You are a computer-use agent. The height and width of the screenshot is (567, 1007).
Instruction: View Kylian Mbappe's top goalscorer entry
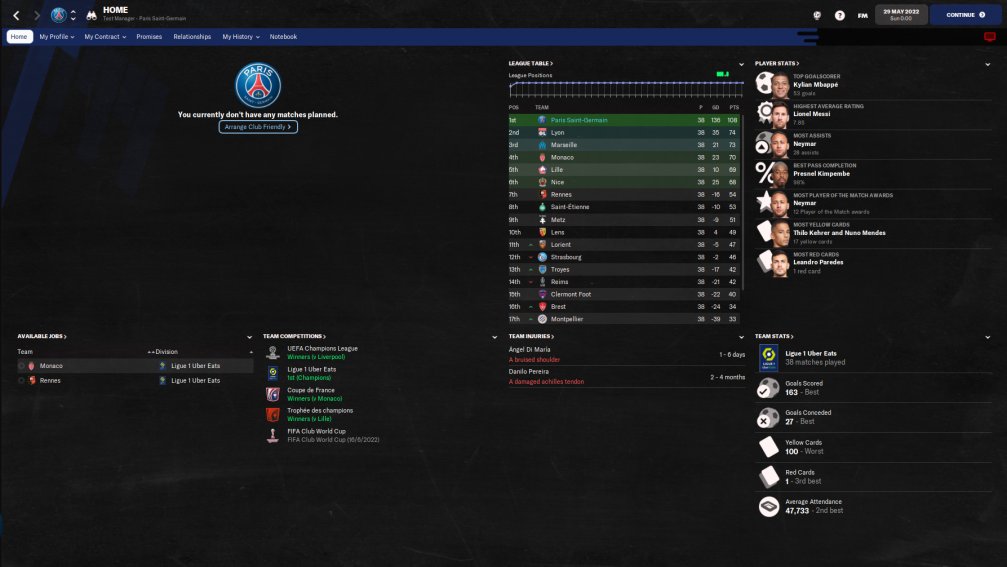(815, 84)
